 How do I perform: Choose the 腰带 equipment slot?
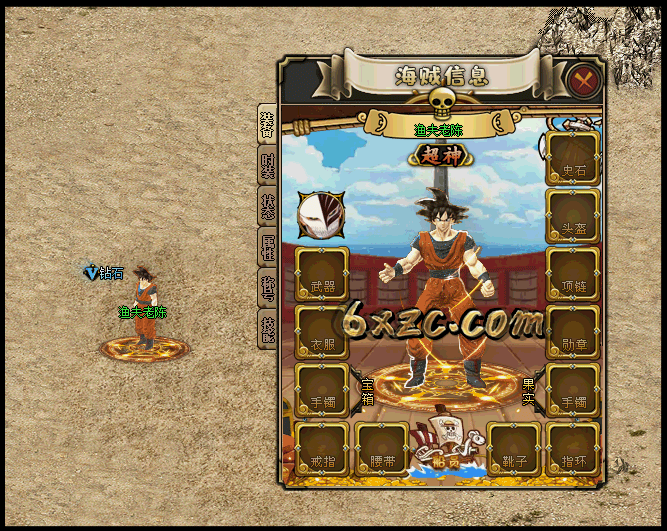(x=381, y=448)
